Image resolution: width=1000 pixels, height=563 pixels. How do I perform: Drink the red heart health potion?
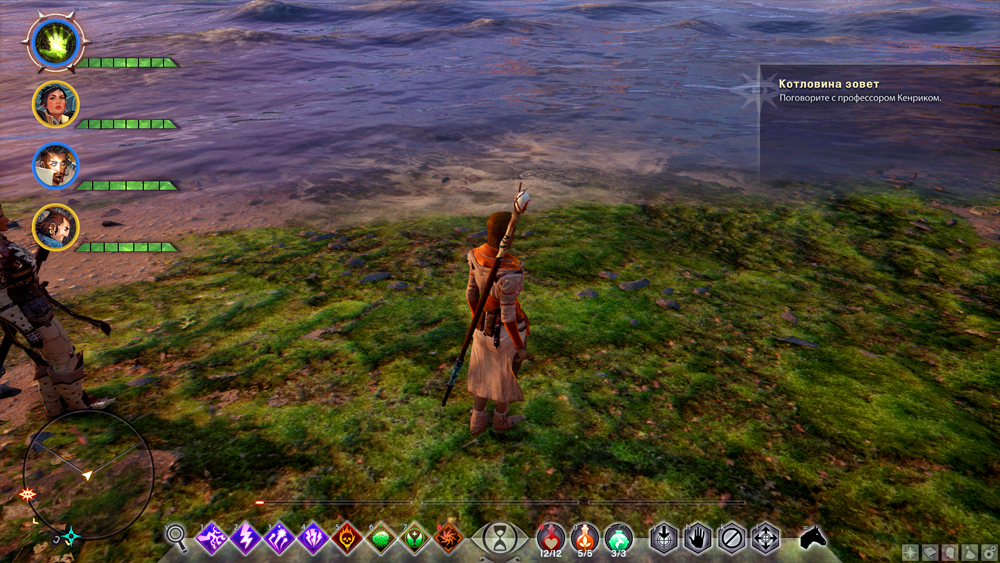pos(551,538)
